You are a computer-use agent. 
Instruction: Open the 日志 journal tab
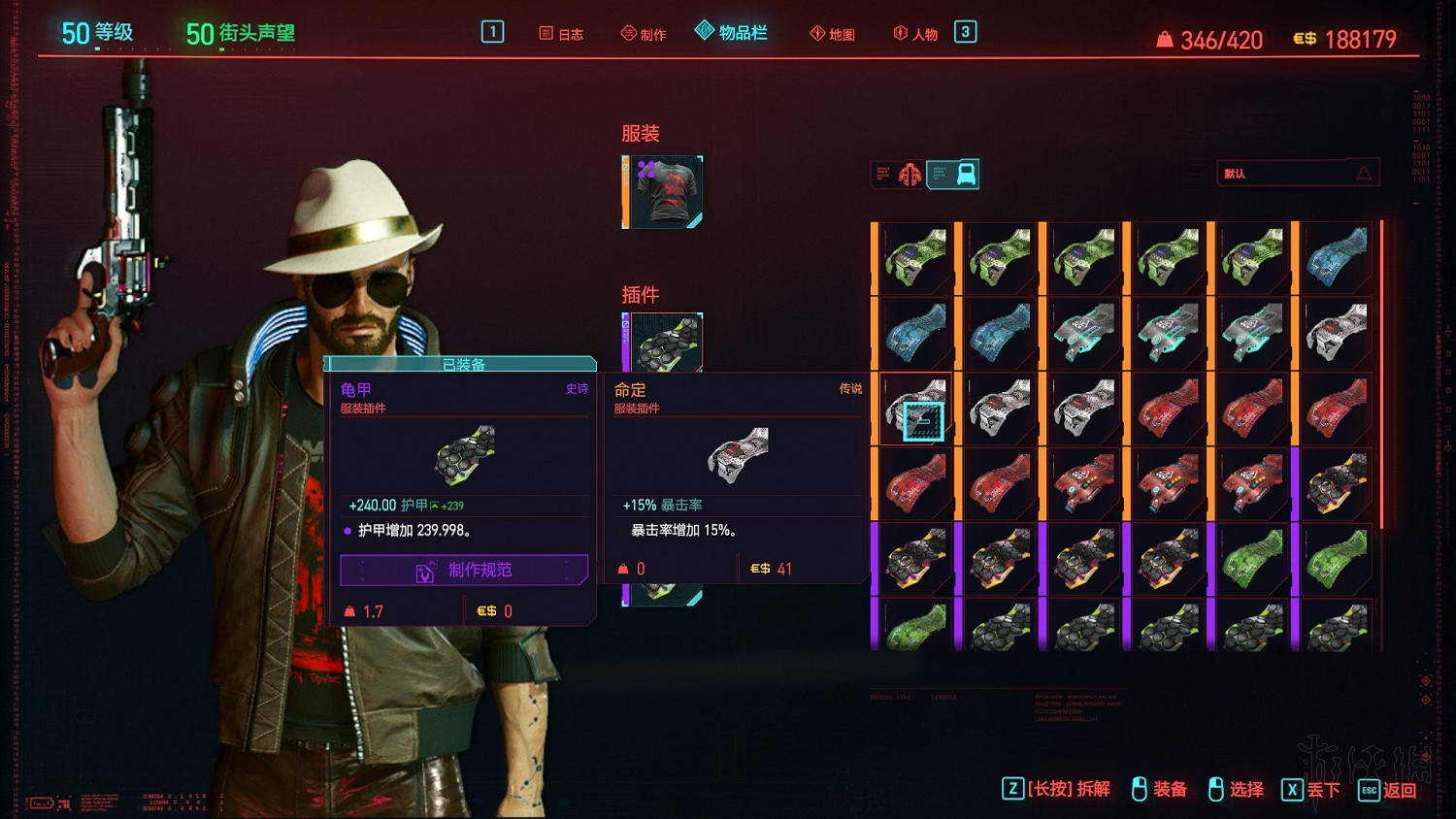[561, 34]
